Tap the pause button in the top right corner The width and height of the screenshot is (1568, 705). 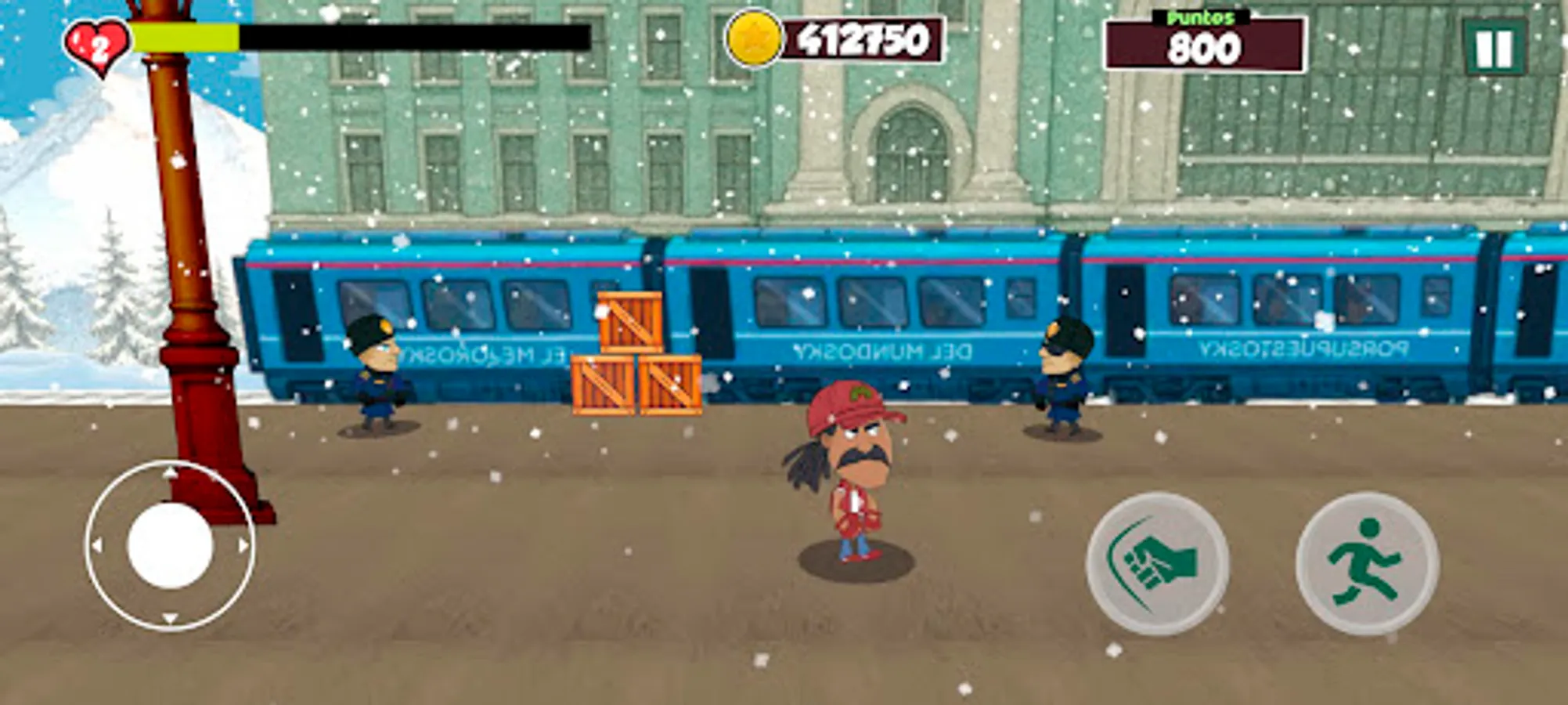(x=1498, y=45)
